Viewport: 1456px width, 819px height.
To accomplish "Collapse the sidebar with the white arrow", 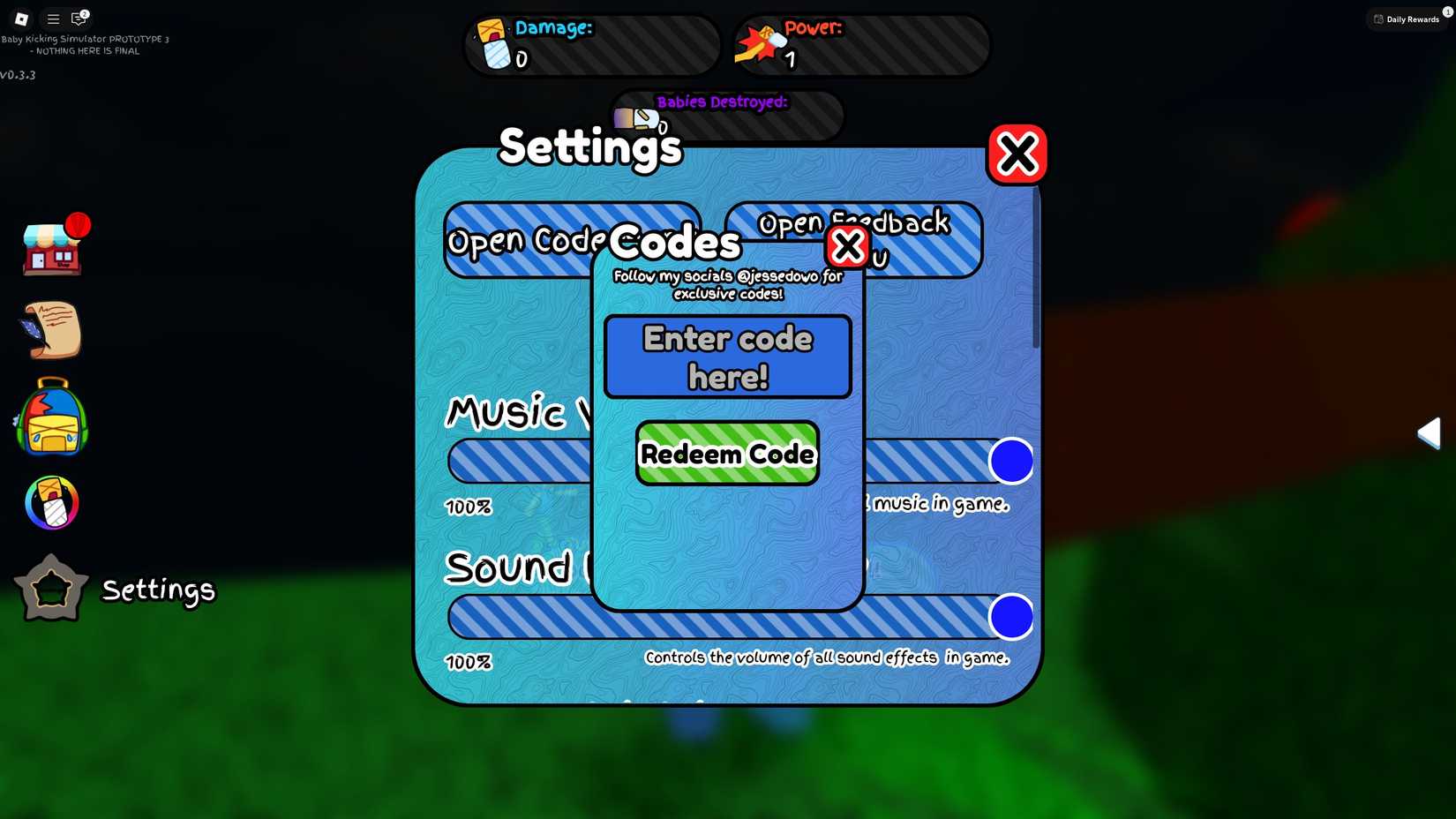I will [x=1430, y=432].
